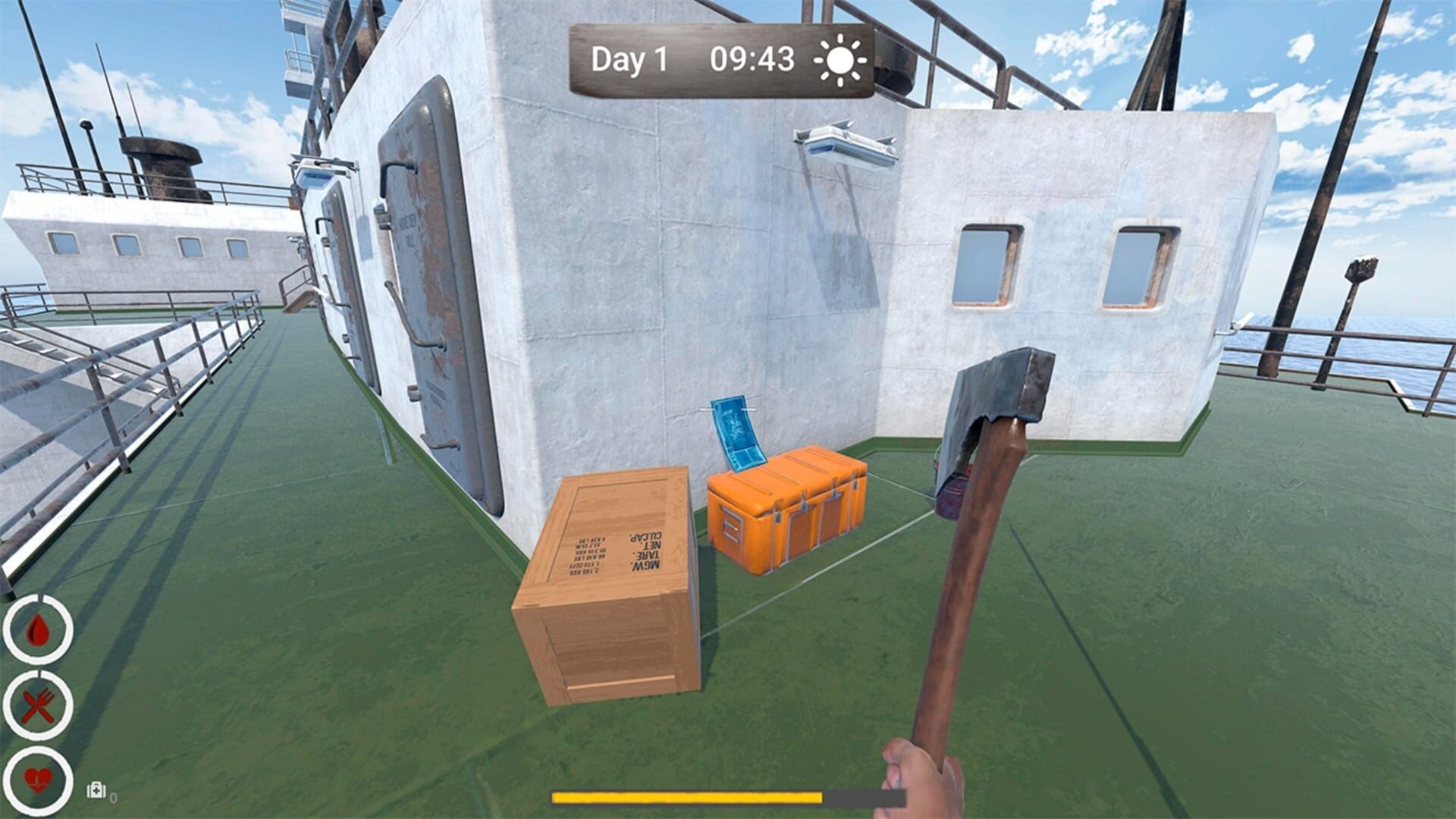Click the 09:43 time display
This screenshot has width=1456, height=819.
751,58
